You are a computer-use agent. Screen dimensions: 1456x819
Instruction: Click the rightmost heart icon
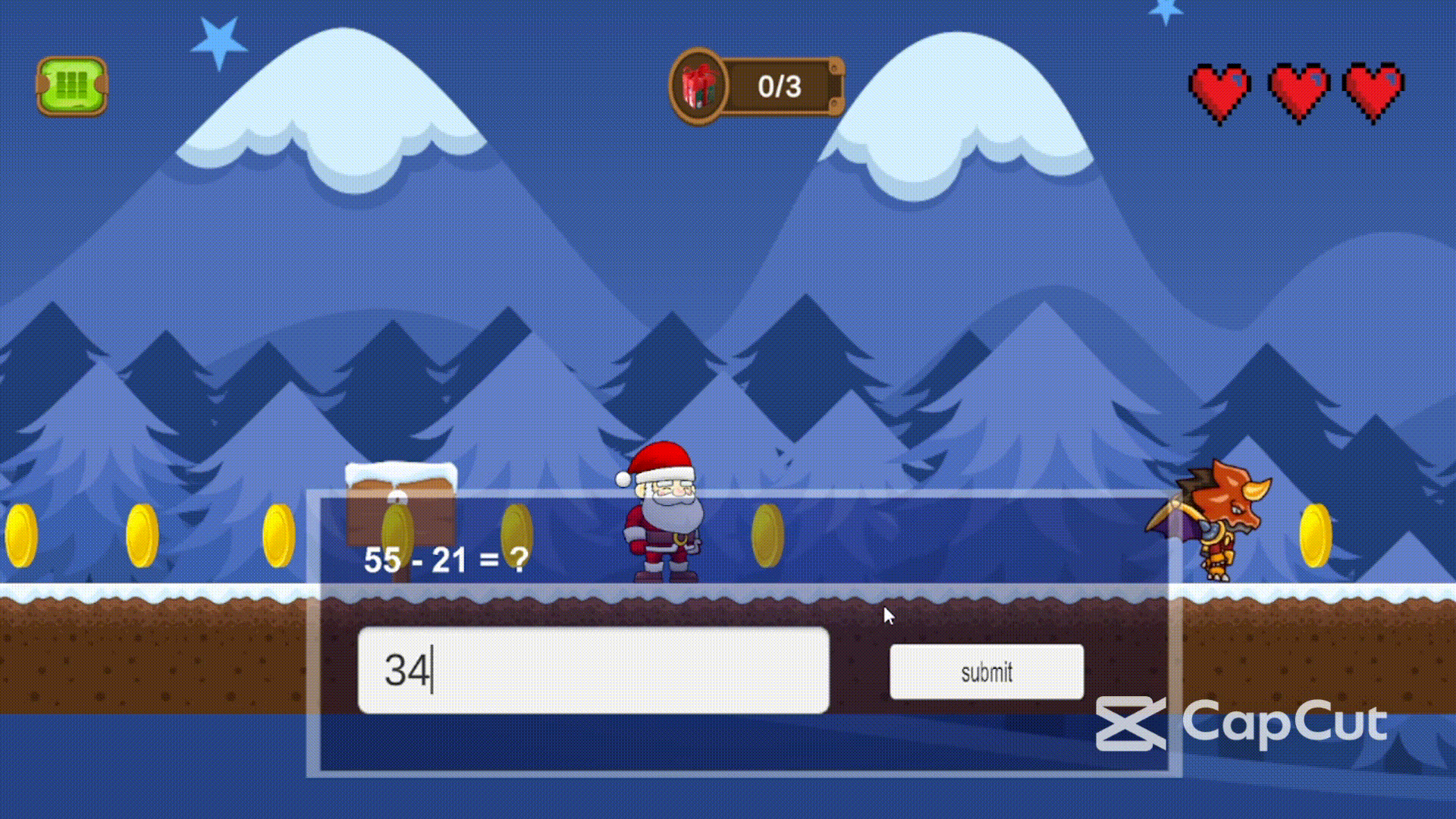pyautogui.click(x=1374, y=89)
